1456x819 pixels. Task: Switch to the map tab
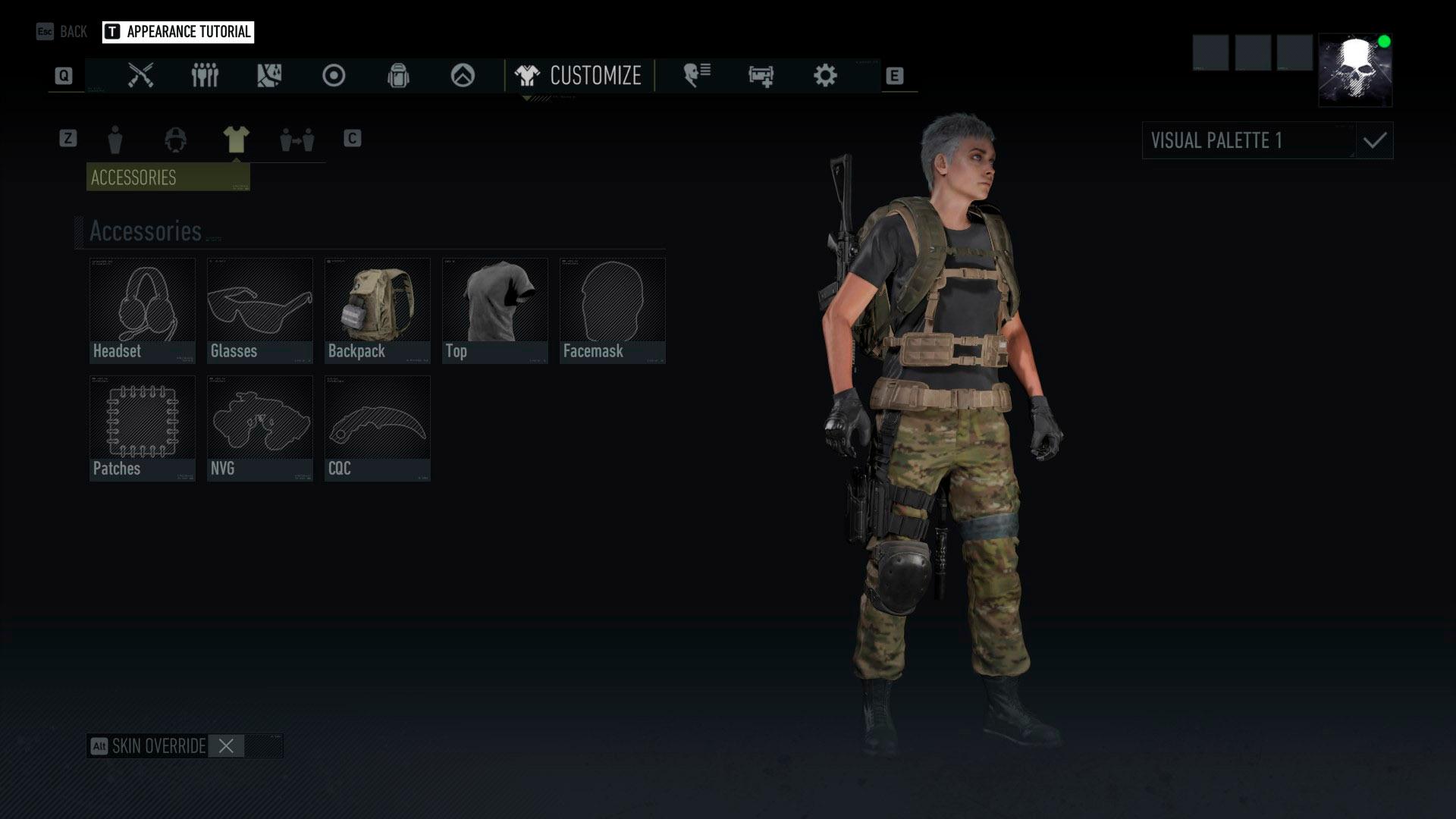tap(269, 76)
